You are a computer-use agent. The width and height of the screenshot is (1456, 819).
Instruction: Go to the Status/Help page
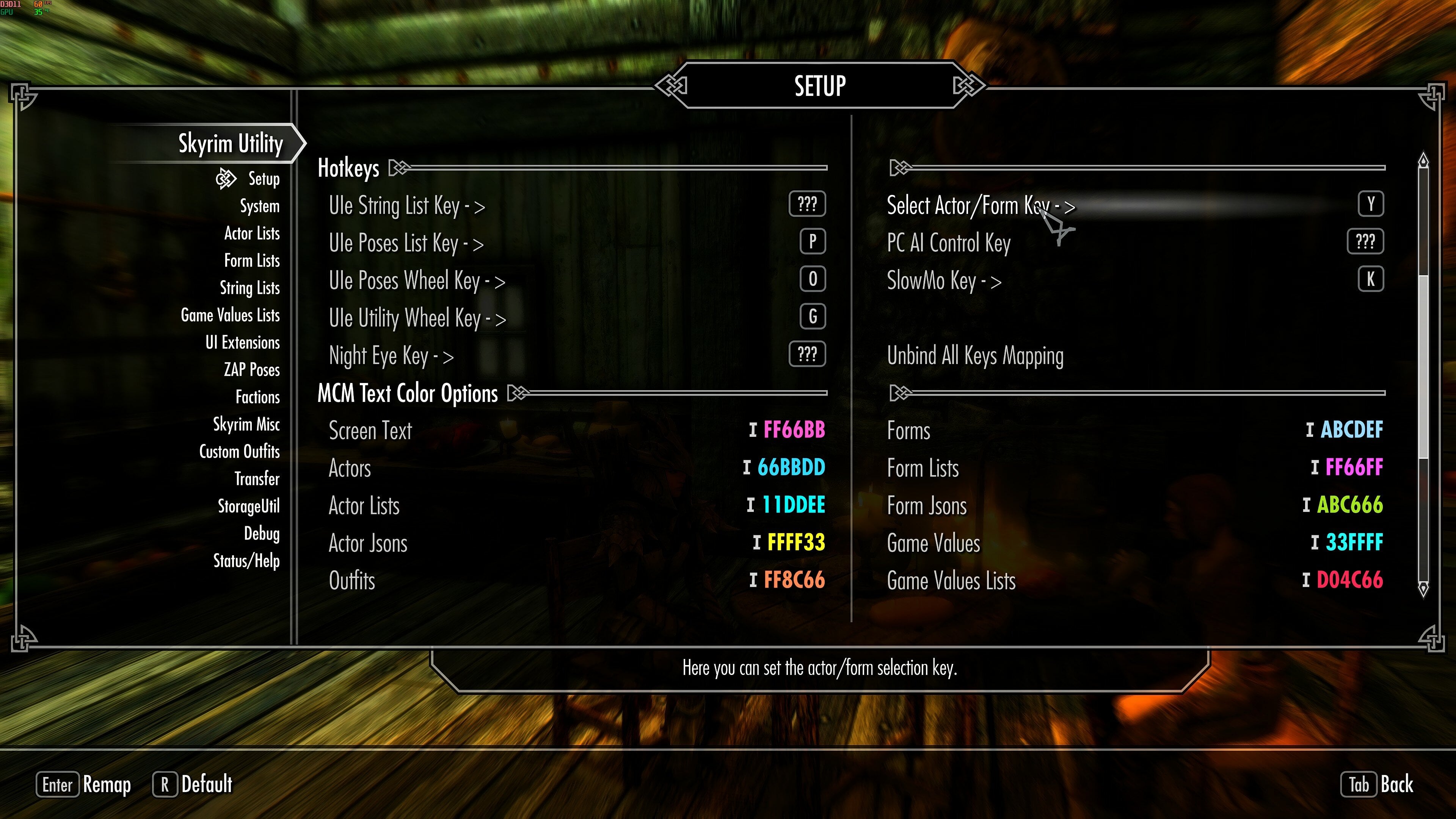point(246,561)
